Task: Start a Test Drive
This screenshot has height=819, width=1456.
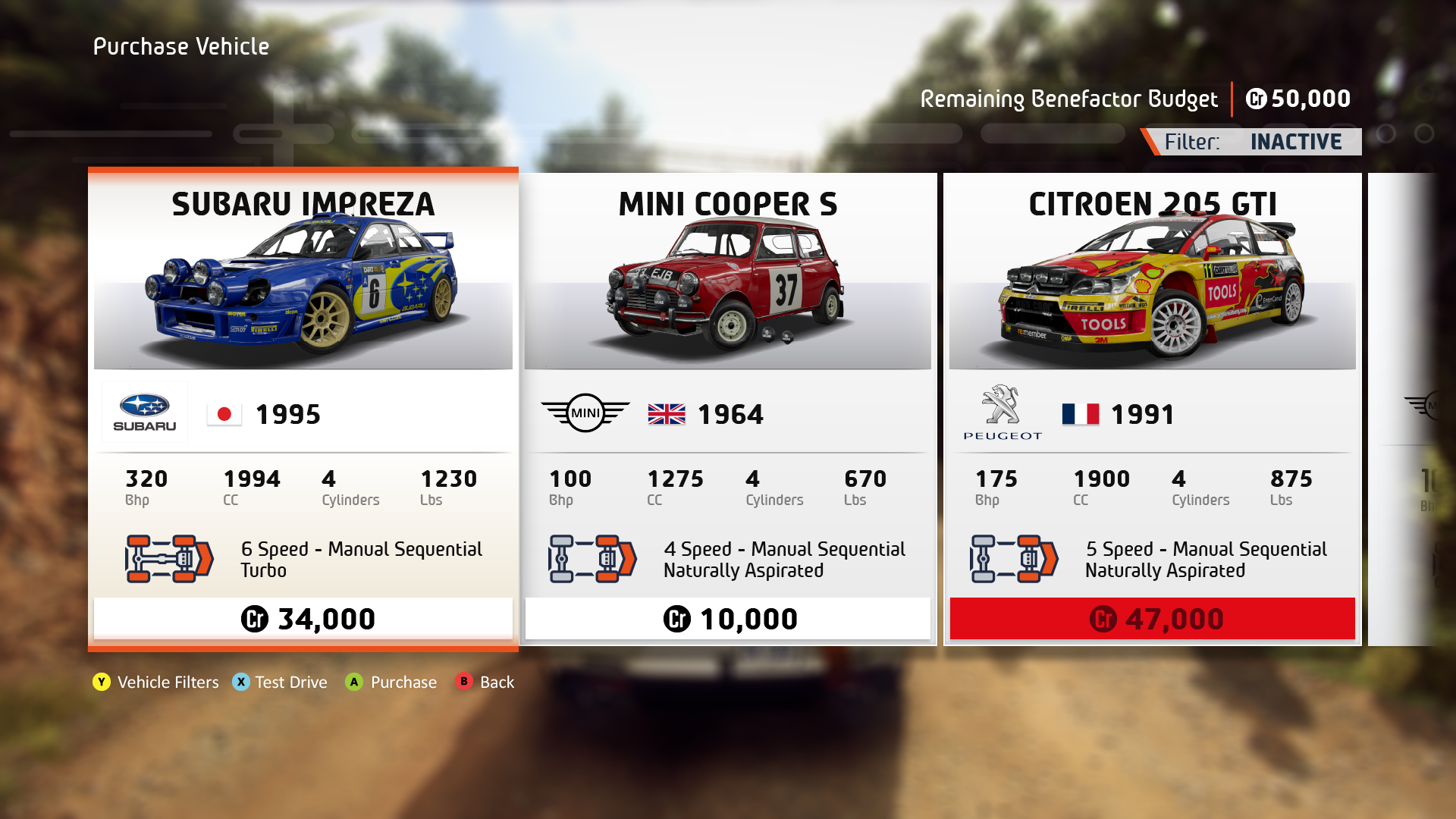Action: (280, 682)
